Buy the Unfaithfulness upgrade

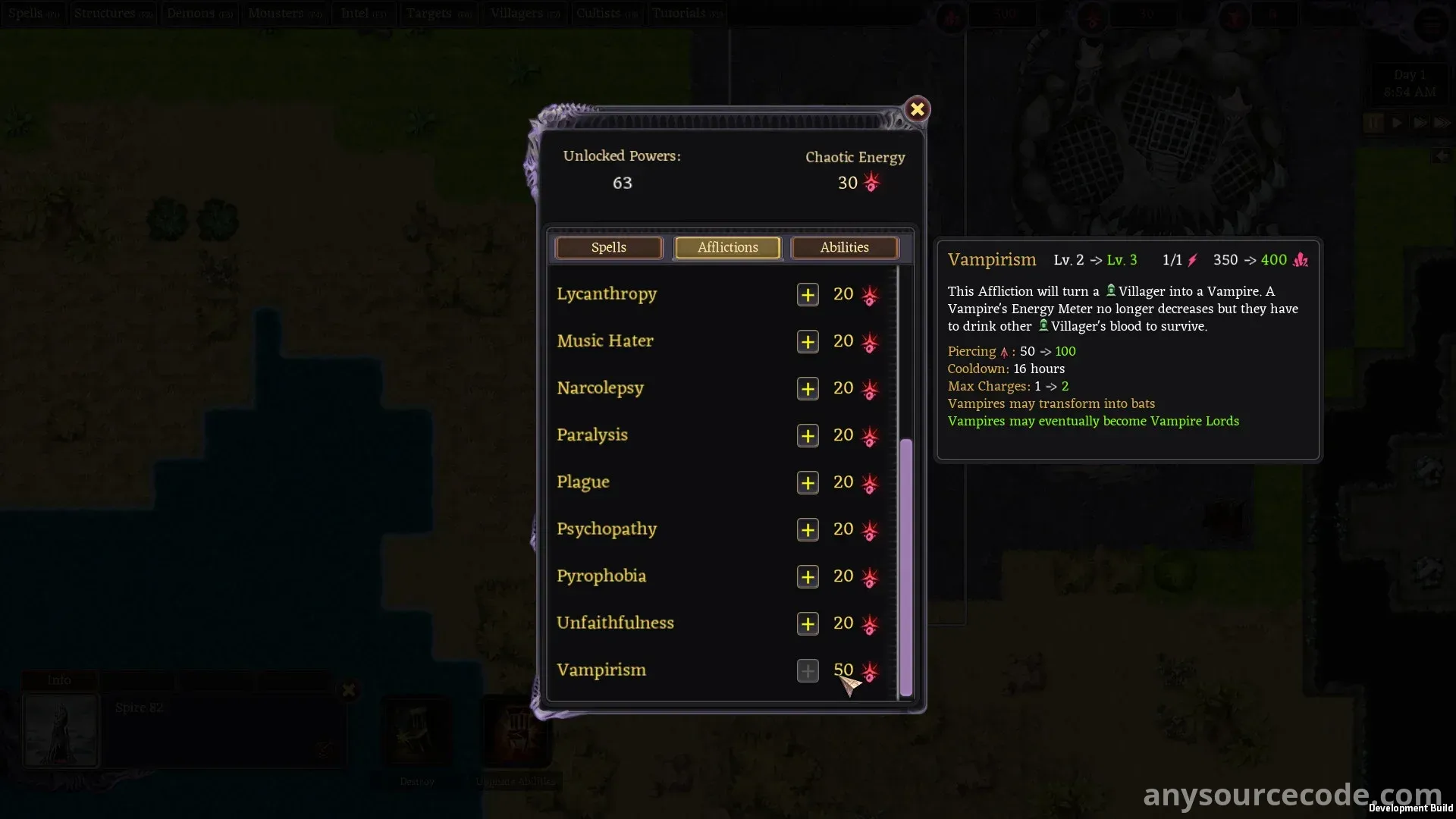(x=808, y=624)
